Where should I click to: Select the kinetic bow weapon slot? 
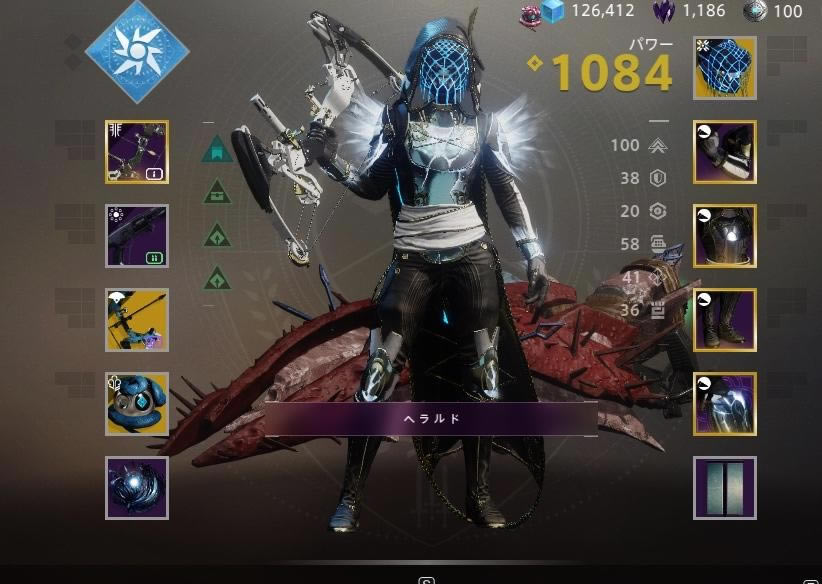pos(137,152)
